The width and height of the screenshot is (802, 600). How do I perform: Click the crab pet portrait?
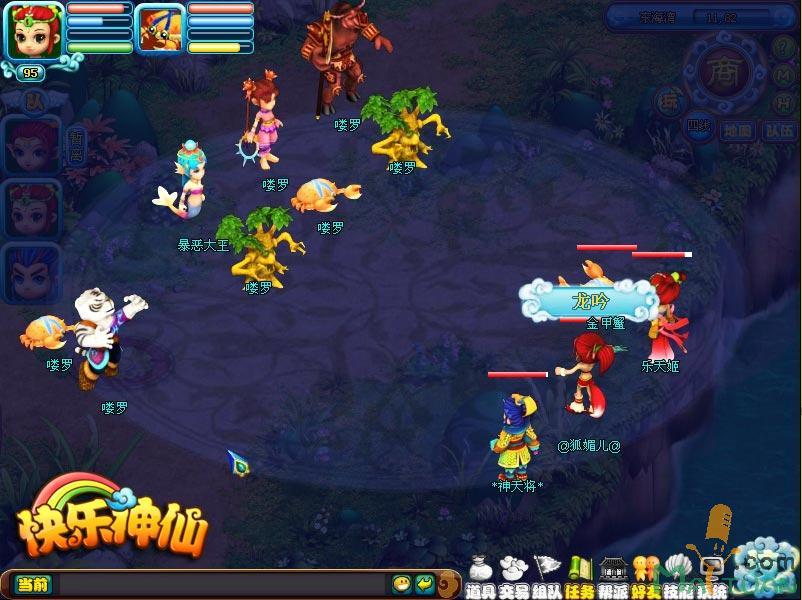point(159,28)
